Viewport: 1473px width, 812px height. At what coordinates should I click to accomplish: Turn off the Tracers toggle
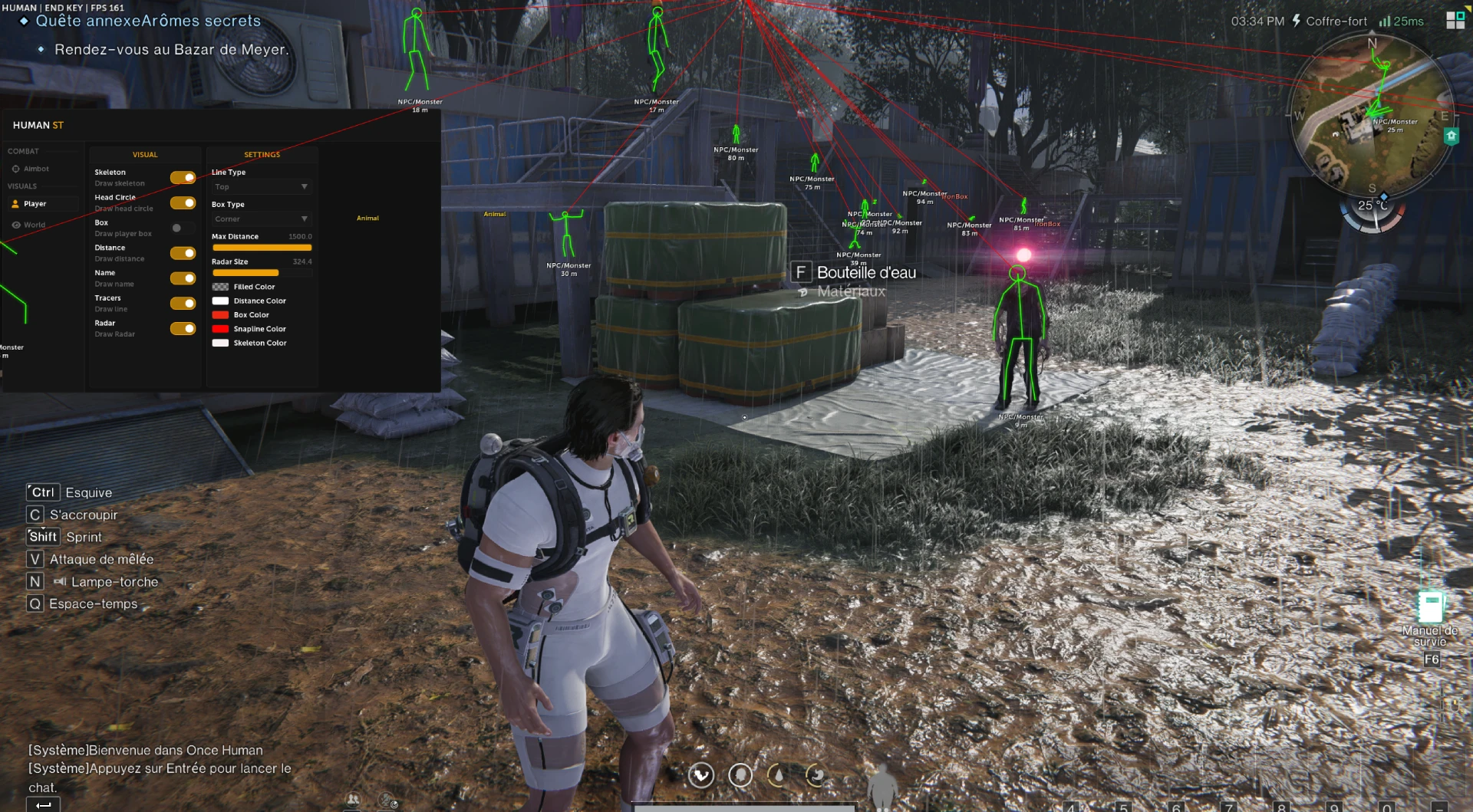pyautogui.click(x=183, y=303)
